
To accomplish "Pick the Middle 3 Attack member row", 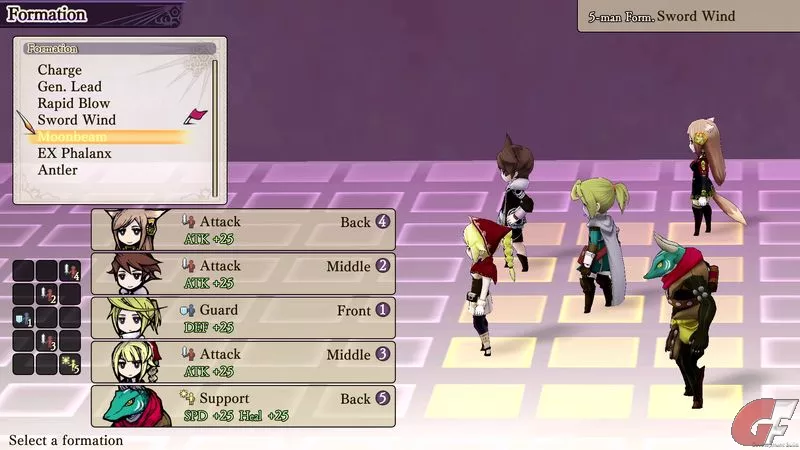I will (243, 362).
